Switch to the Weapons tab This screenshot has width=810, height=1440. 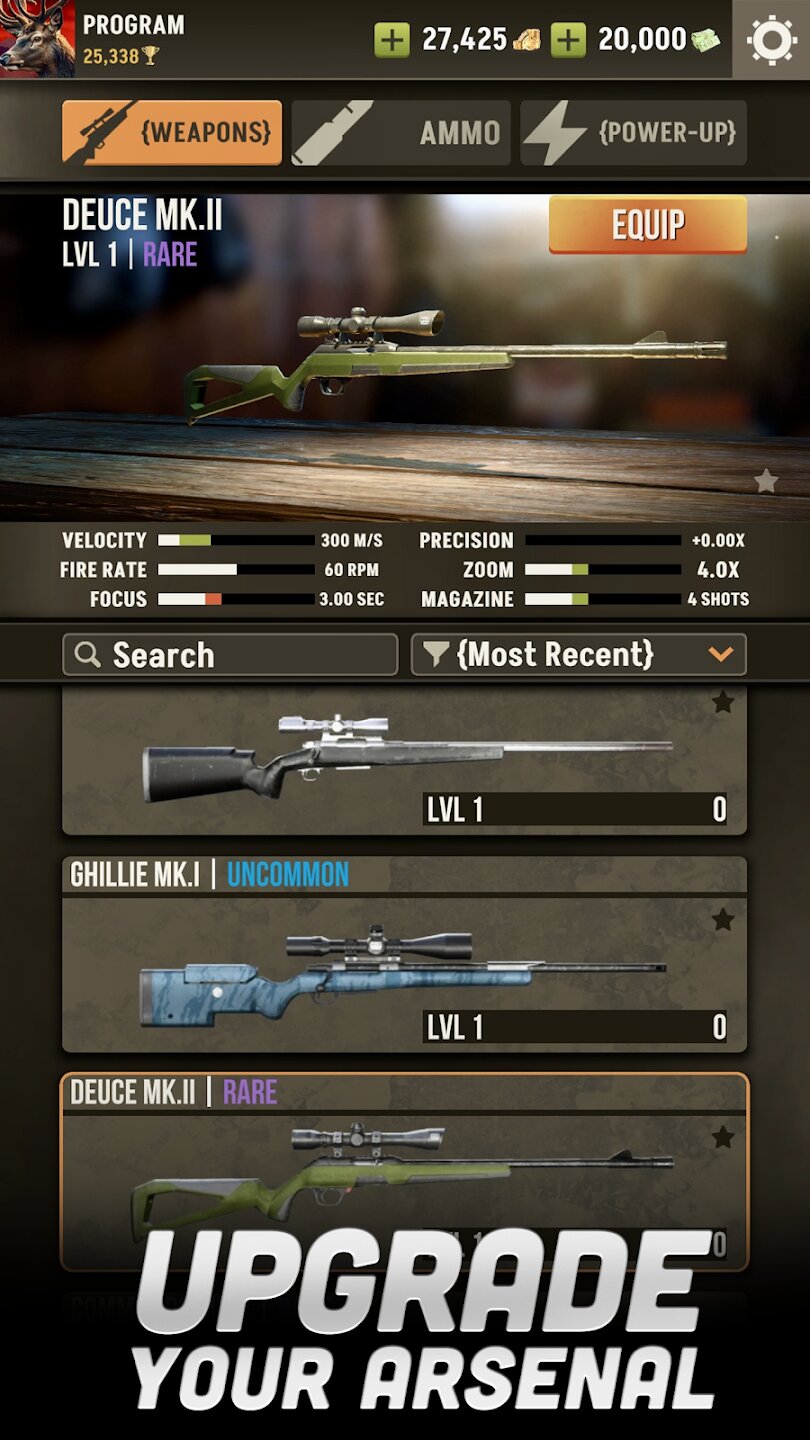click(172, 132)
